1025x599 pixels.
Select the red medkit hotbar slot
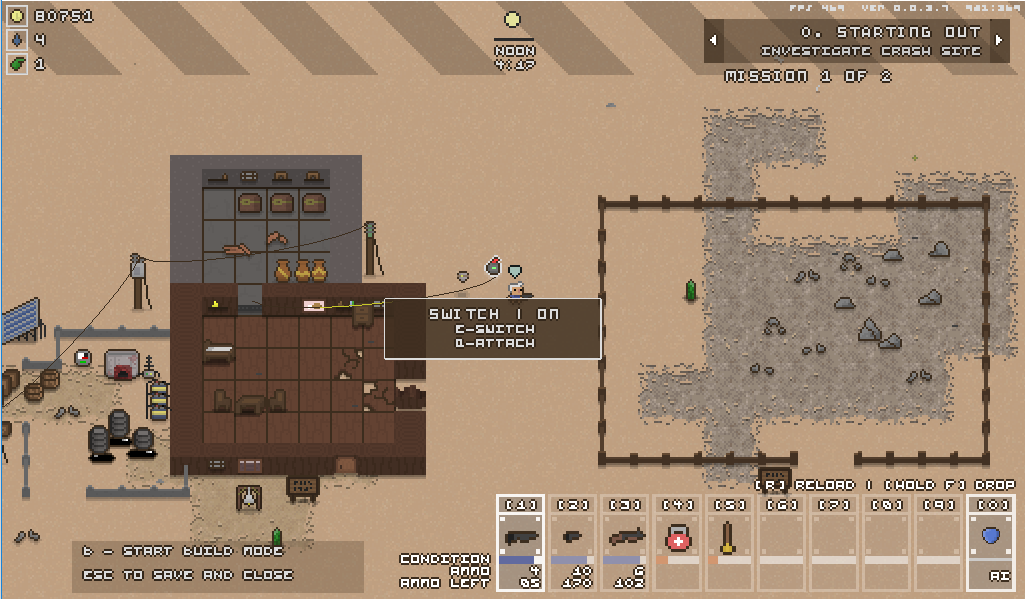[678, 538]
